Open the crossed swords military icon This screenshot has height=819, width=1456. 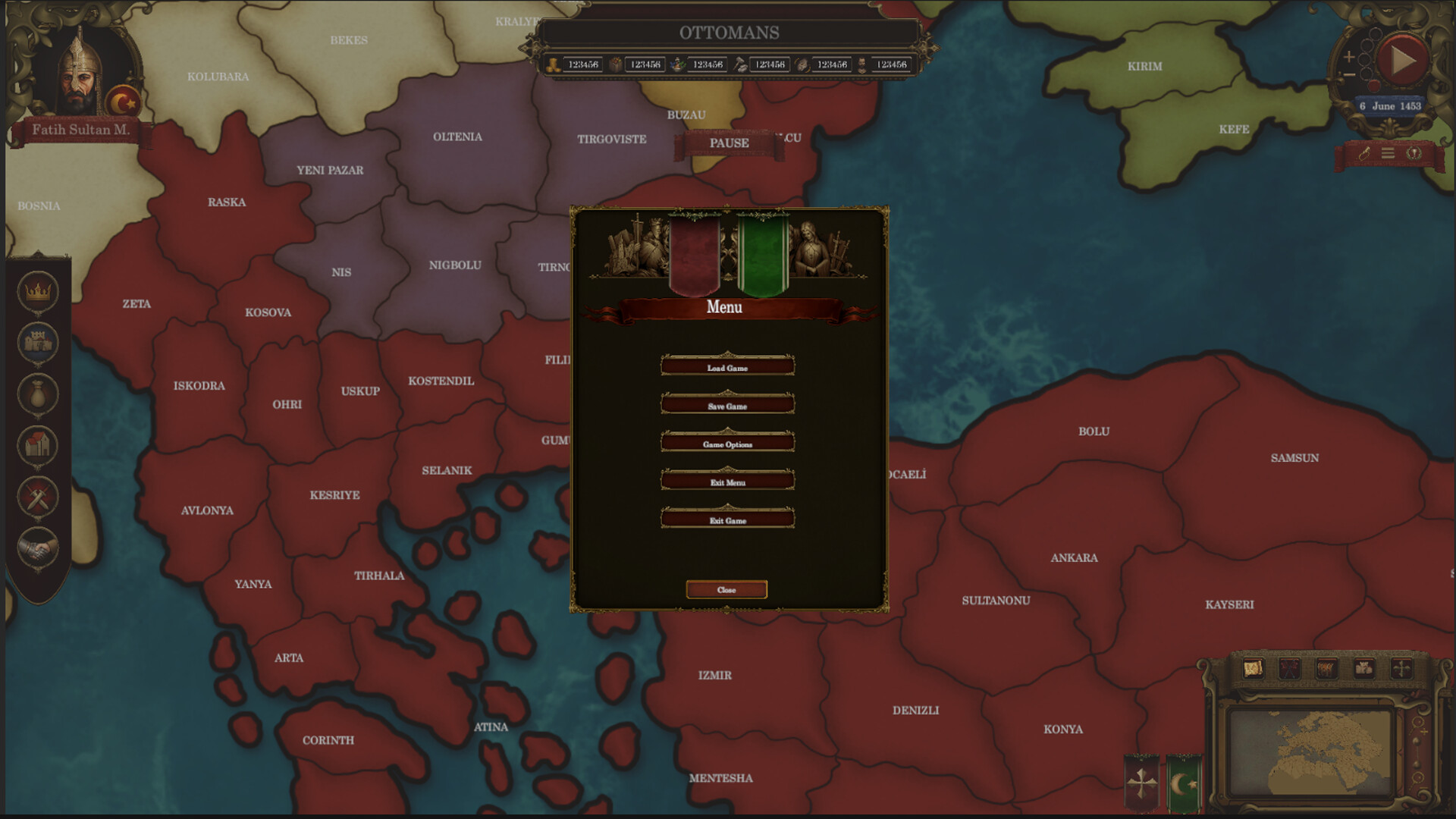(x=39, y=497)
